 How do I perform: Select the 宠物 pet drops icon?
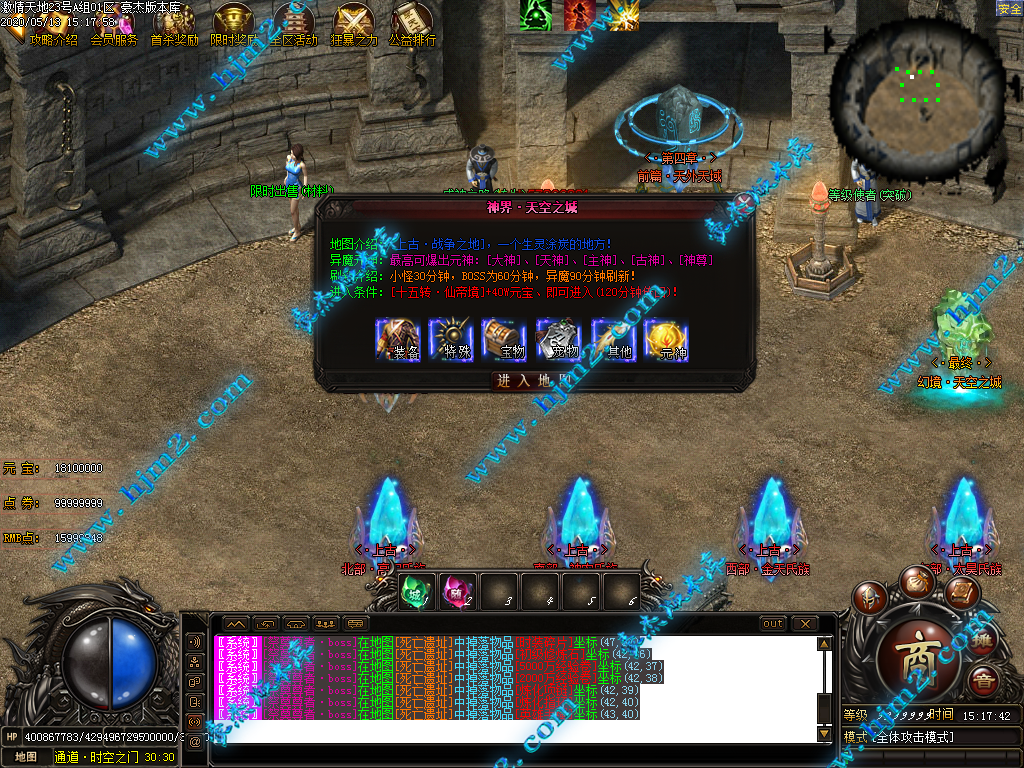557,339
